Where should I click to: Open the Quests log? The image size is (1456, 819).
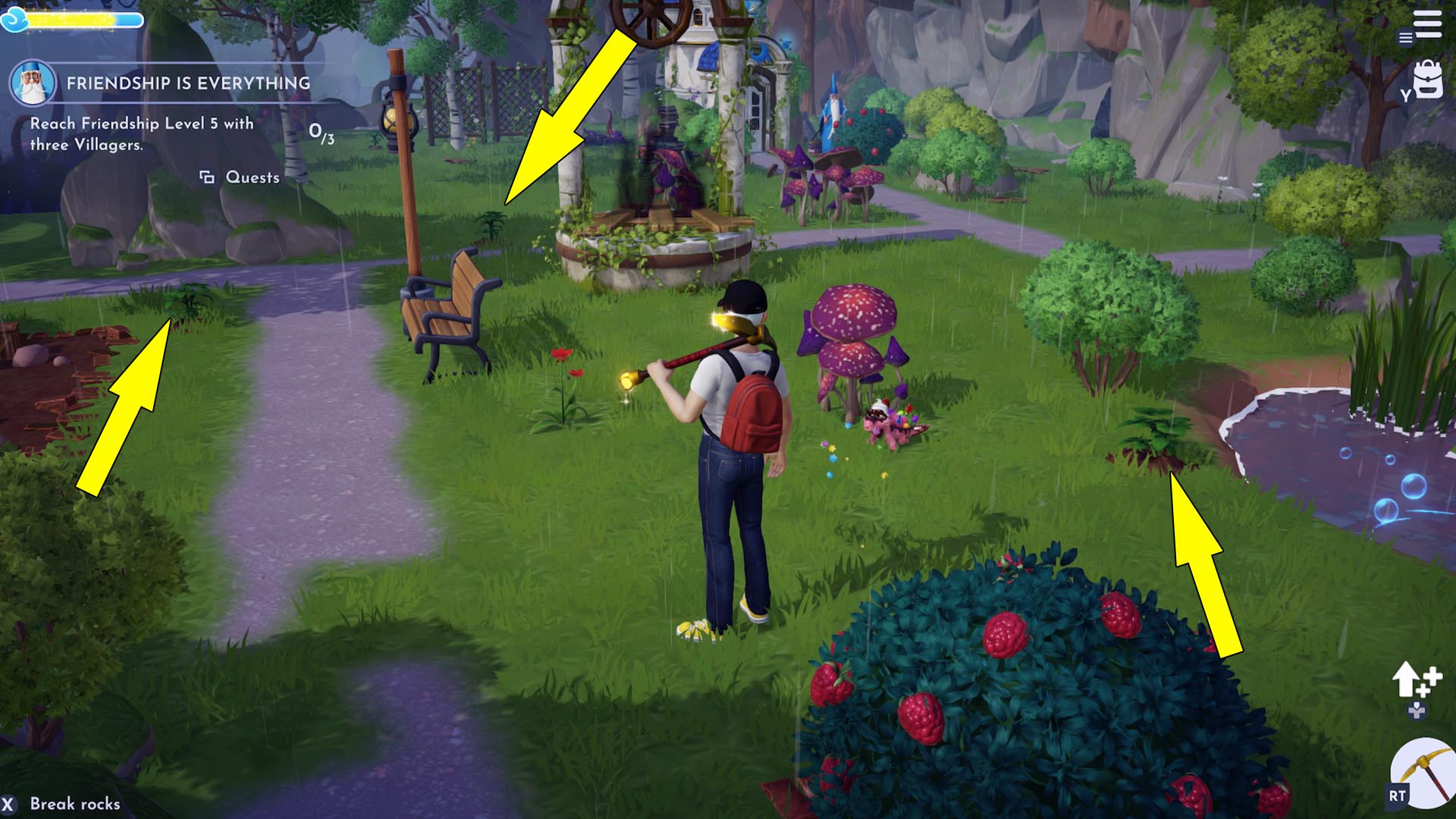[240, 177]
